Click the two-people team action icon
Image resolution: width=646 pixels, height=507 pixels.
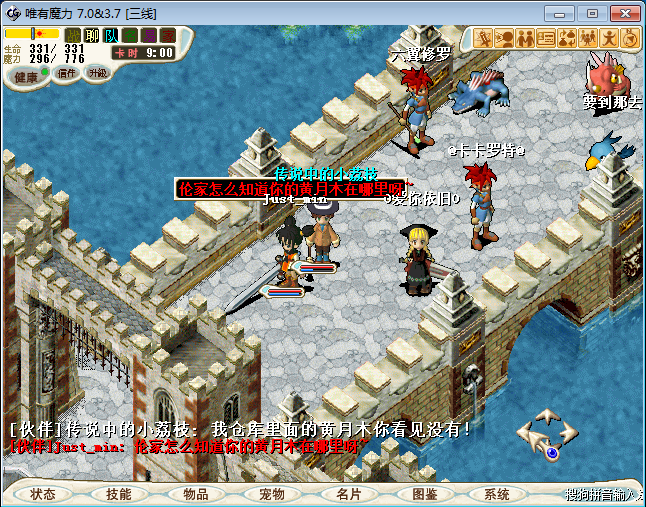[525, 38]
